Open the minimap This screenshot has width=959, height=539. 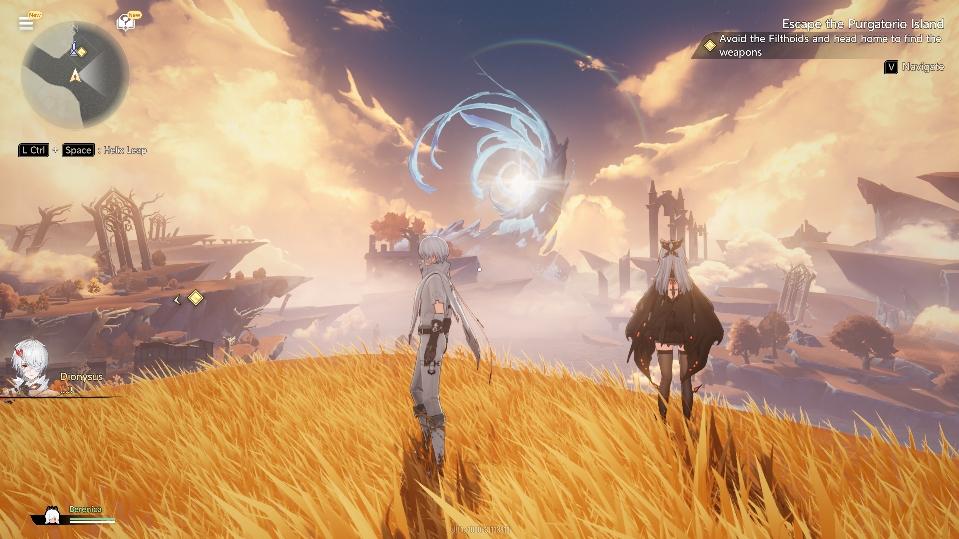point(75,75)
